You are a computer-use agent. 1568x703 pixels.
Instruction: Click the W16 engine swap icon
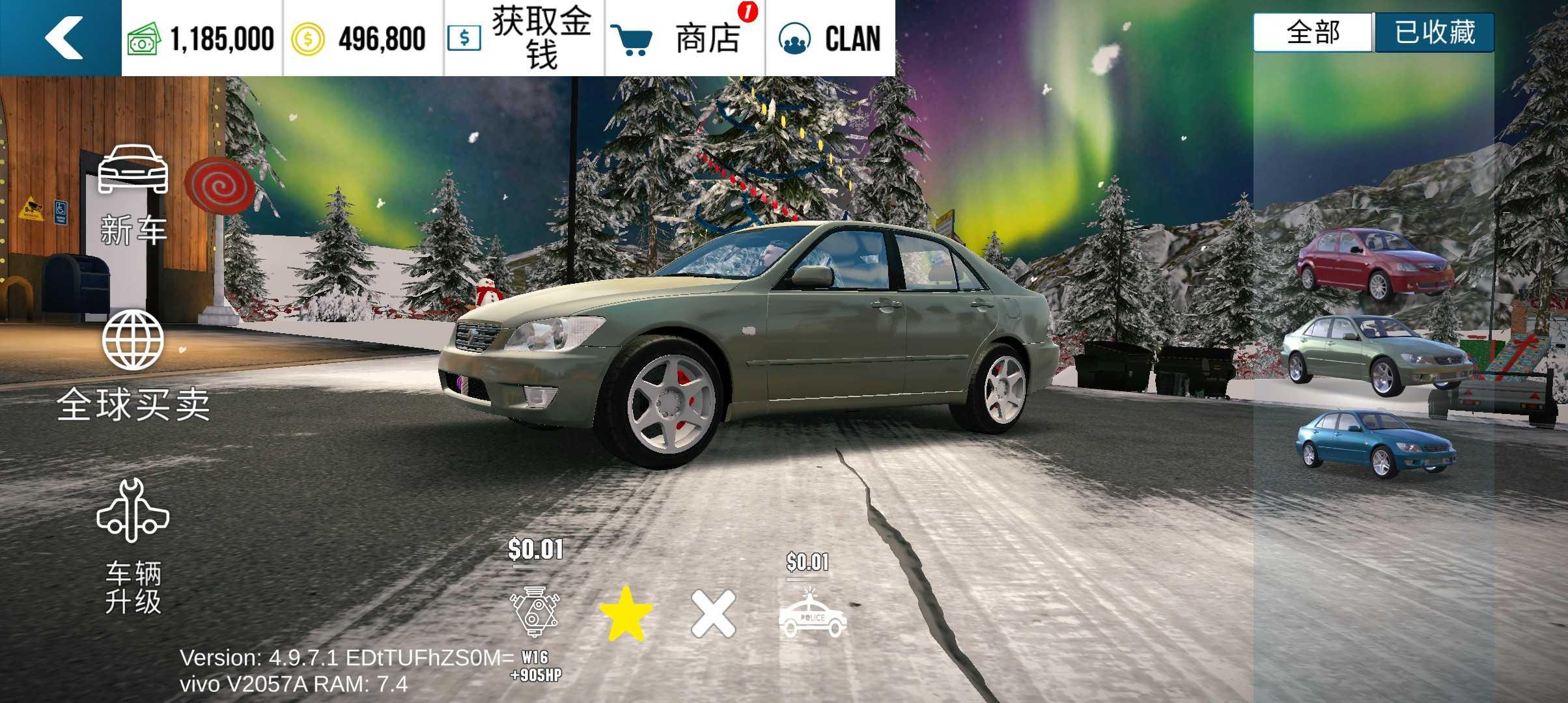coord(535,612)
